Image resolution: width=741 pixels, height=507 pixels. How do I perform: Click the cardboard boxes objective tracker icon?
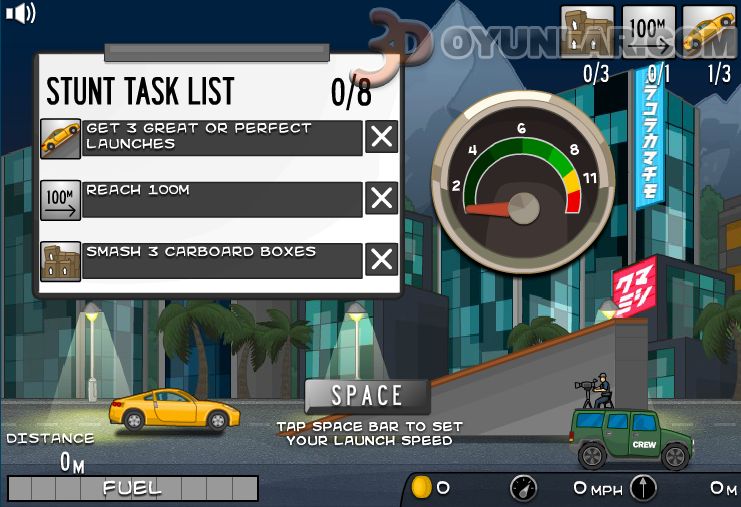tap(587, 33)
